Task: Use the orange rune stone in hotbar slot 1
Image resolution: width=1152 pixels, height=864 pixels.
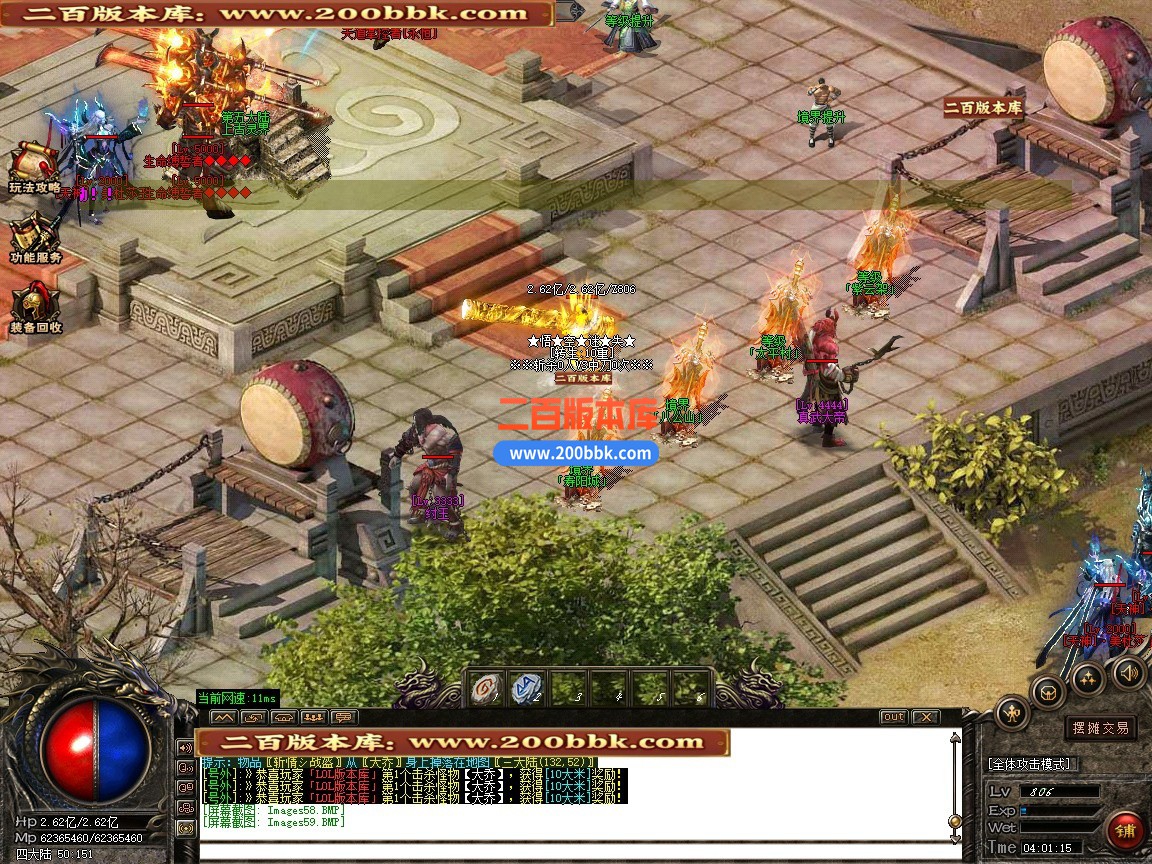Action: (x=486, y=688)
